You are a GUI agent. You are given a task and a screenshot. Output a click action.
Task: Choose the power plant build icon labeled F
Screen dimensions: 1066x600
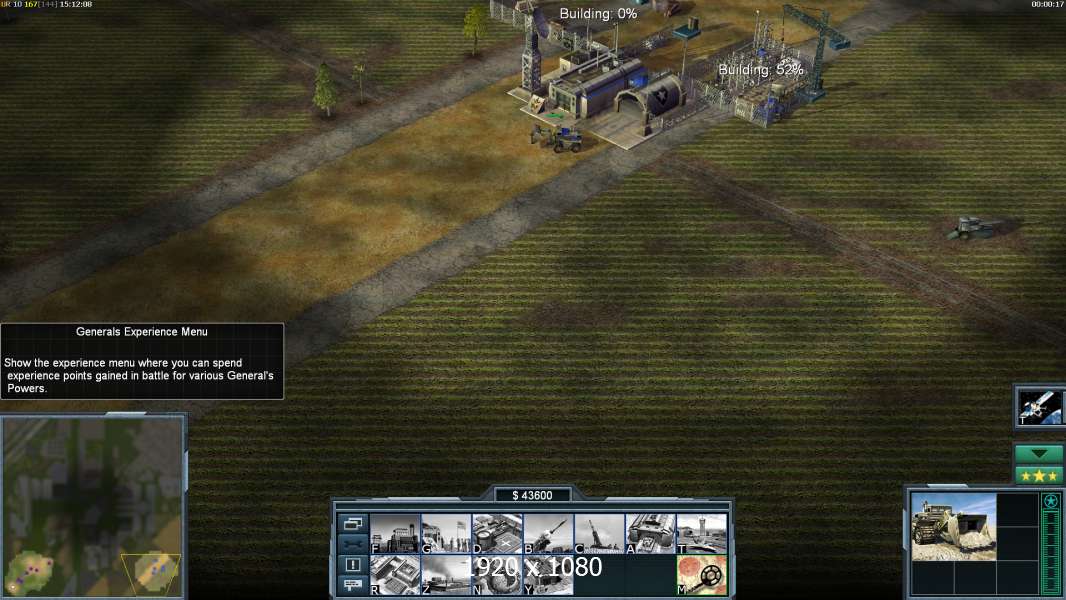(x=395, y=534)
